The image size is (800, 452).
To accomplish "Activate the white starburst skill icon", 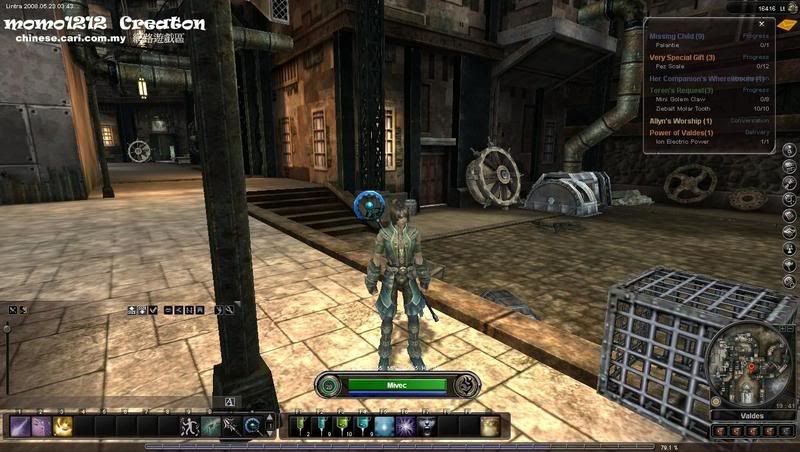I will [x=407, y=427].
